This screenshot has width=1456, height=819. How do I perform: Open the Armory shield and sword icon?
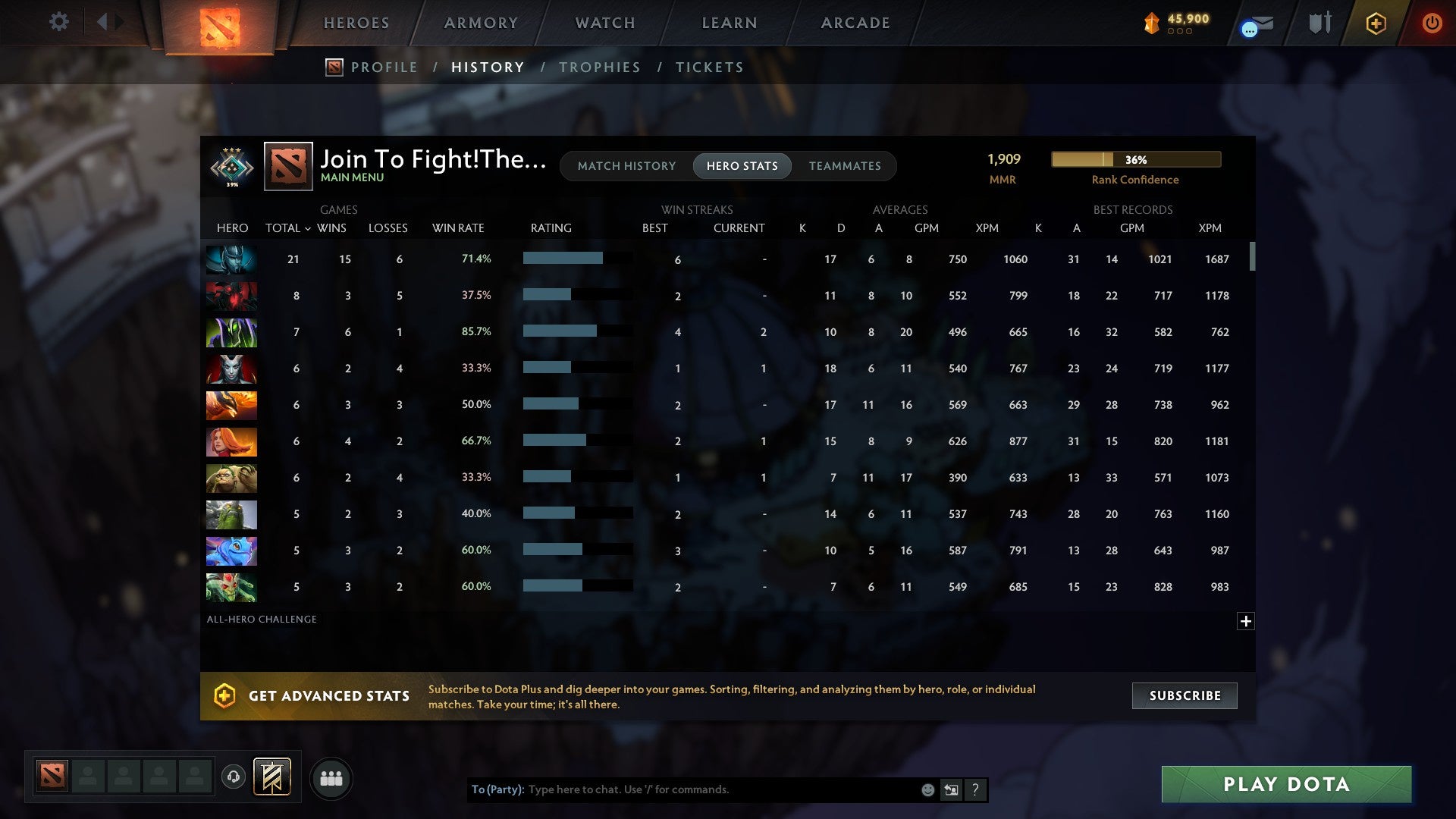click(1319, 23)
